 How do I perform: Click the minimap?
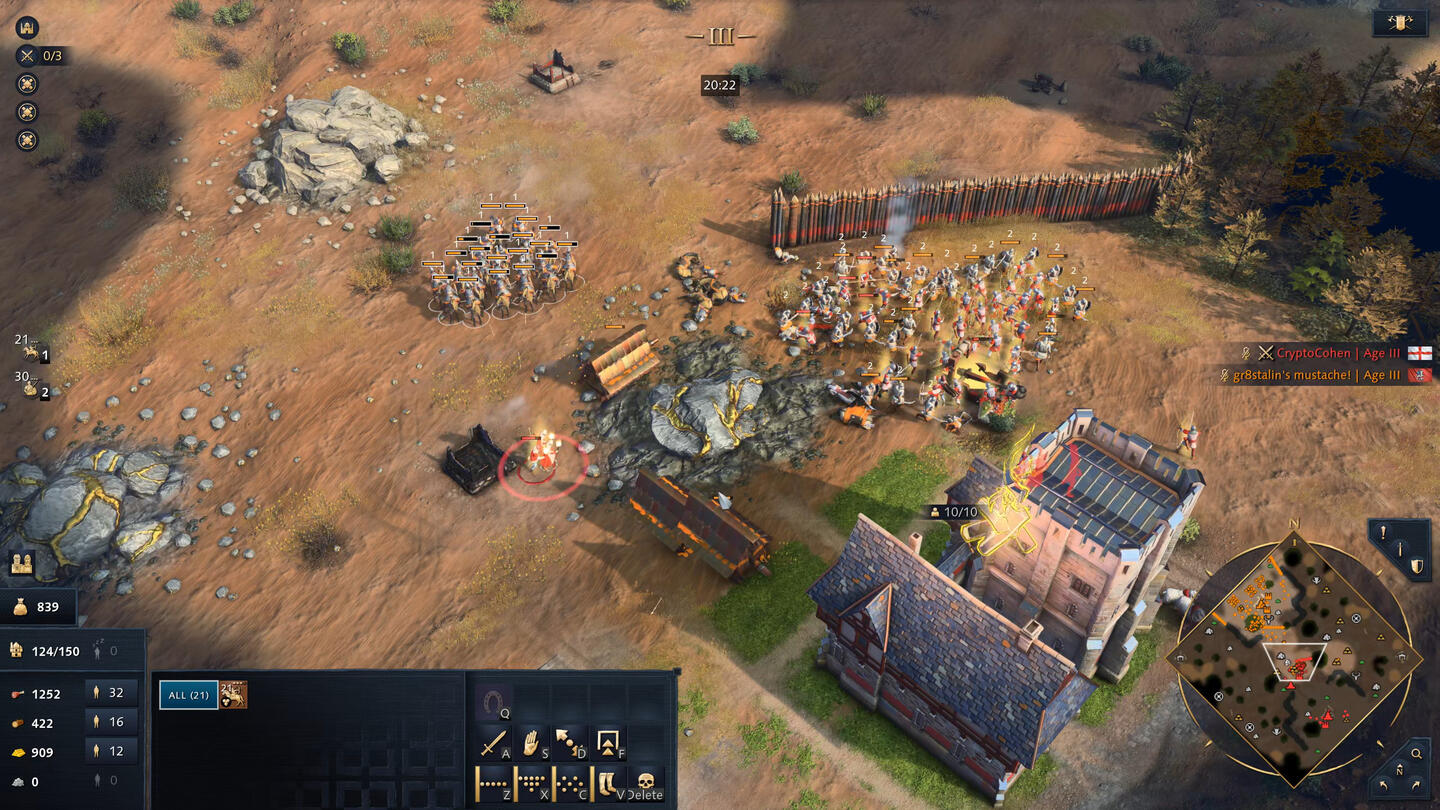[1294, 660]
